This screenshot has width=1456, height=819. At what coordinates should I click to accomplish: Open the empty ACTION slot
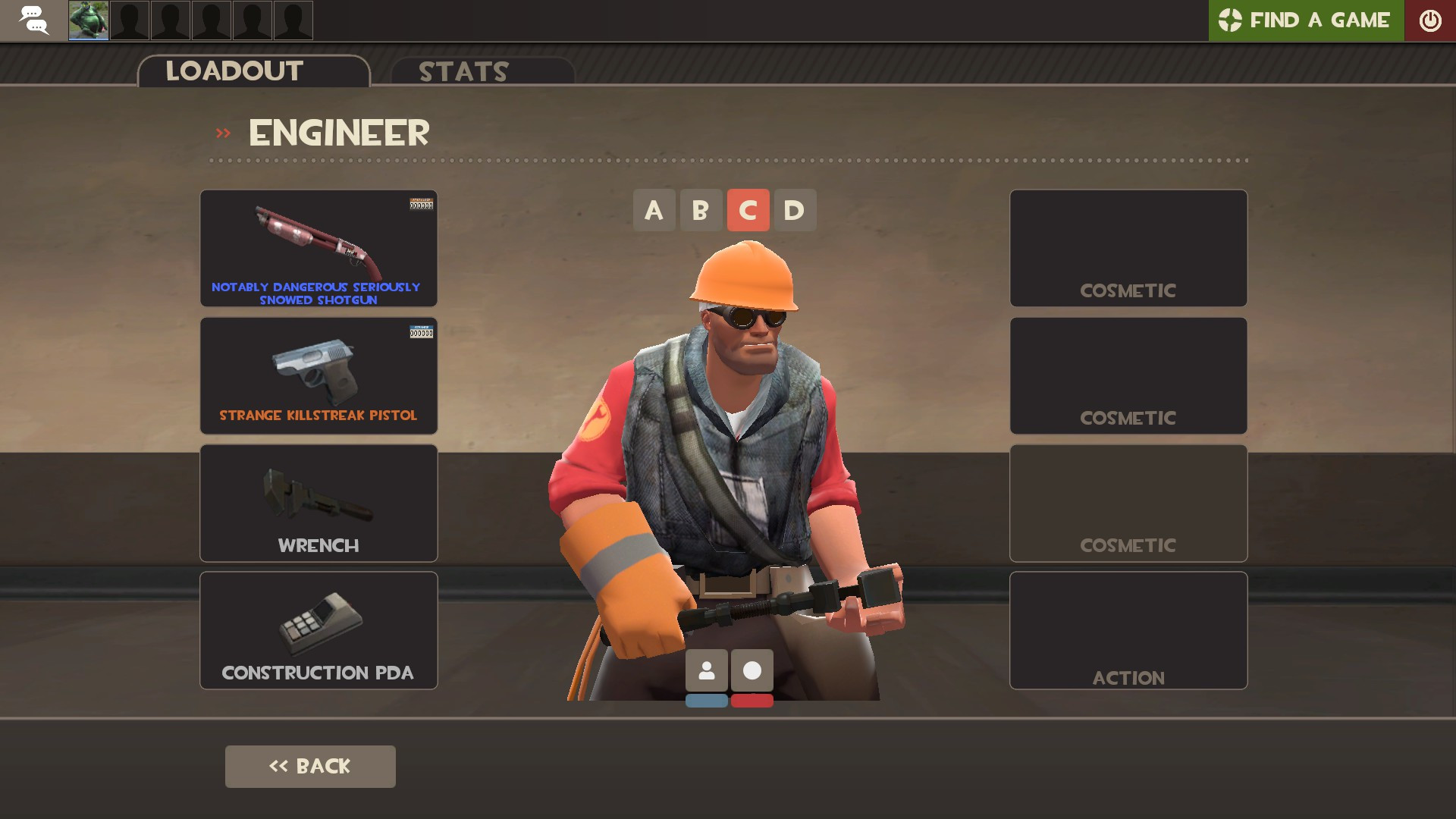click(x=1128, y=629)
